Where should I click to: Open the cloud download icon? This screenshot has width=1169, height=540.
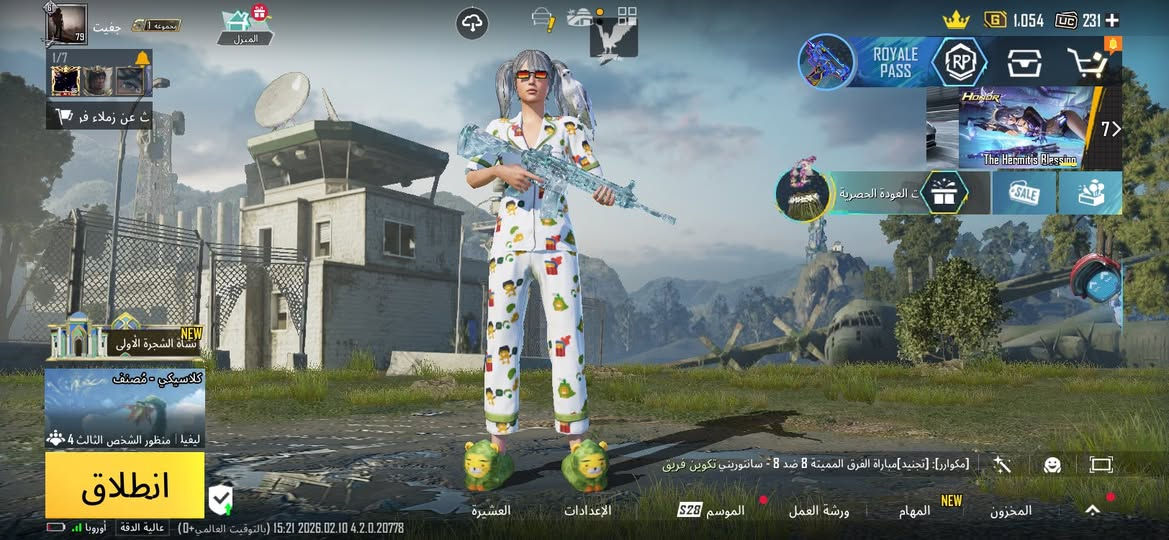coord(472,23)
